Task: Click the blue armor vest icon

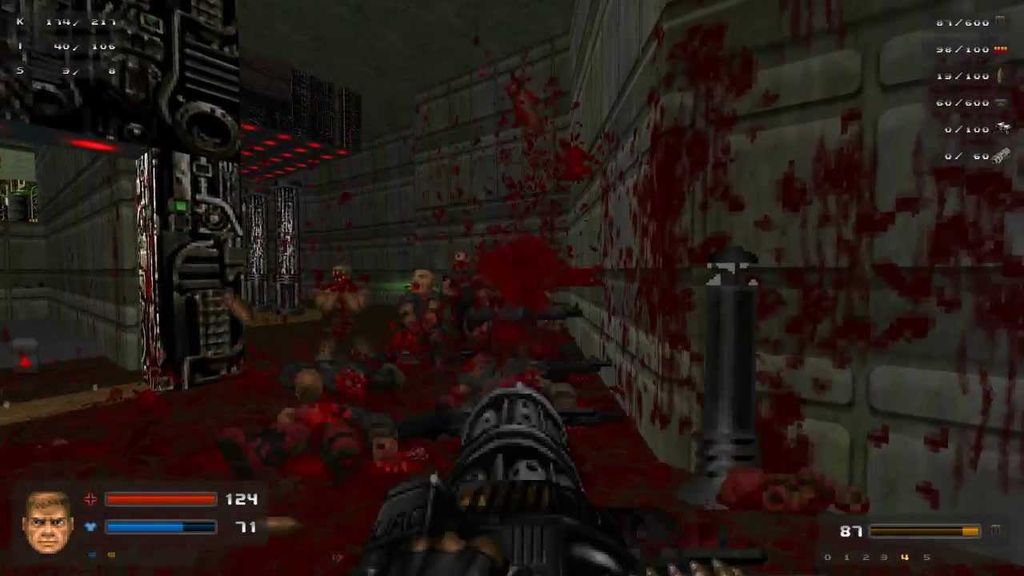Action: 91,526
